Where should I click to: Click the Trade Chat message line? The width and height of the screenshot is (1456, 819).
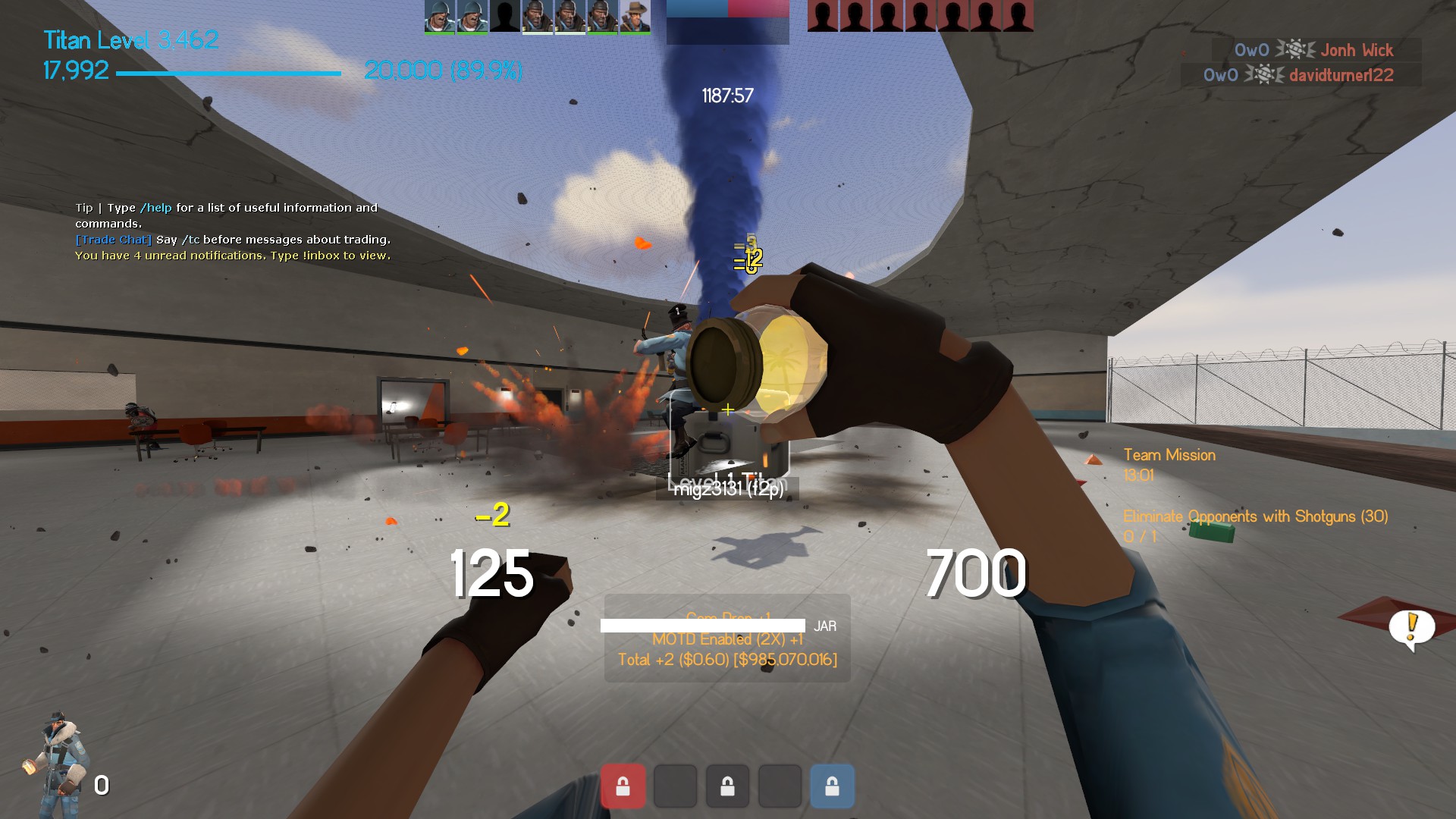(233, 240)
